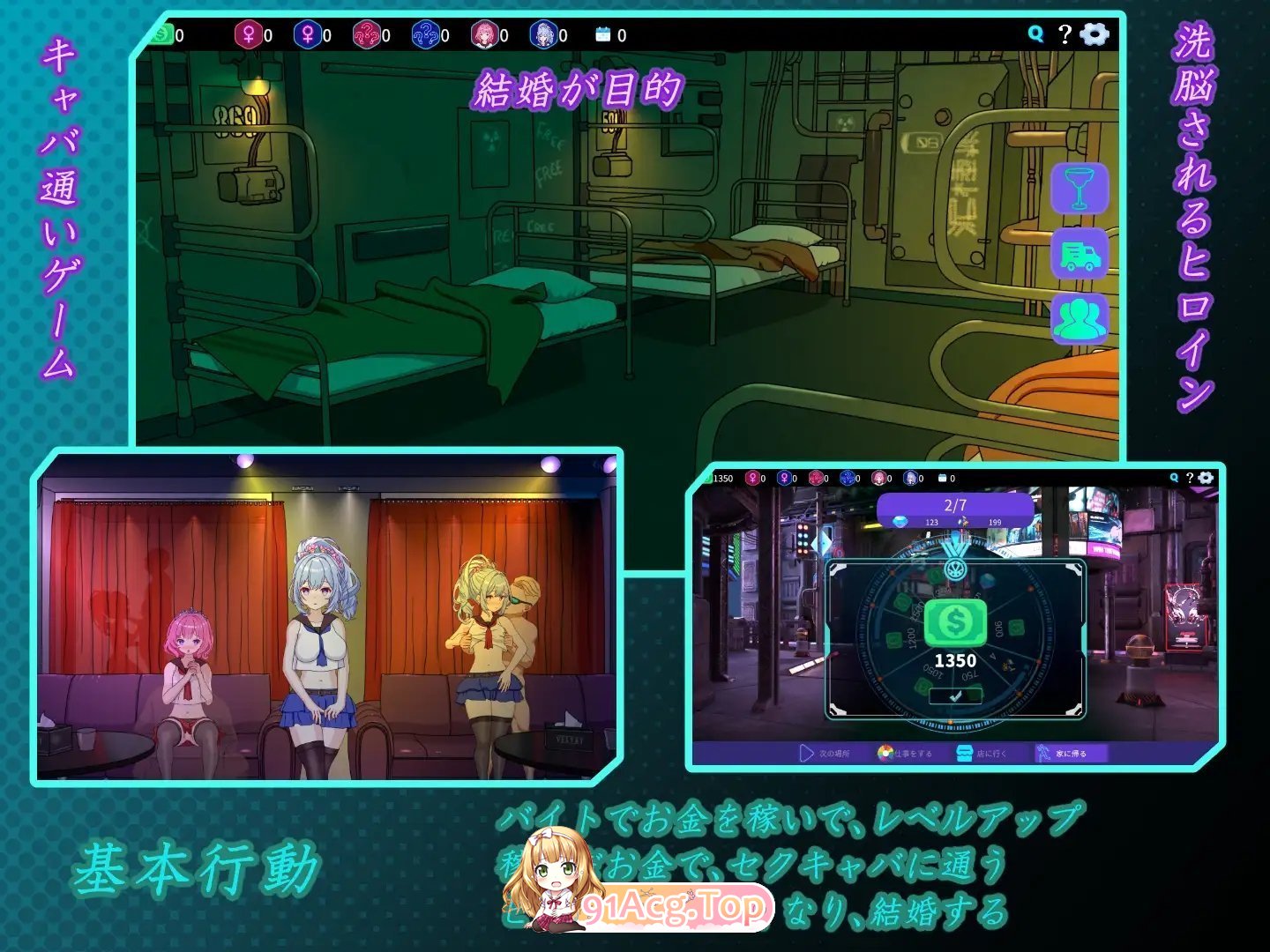
Task: Select the pink female symbol counter in the top bar
Action: pos(249,35)
